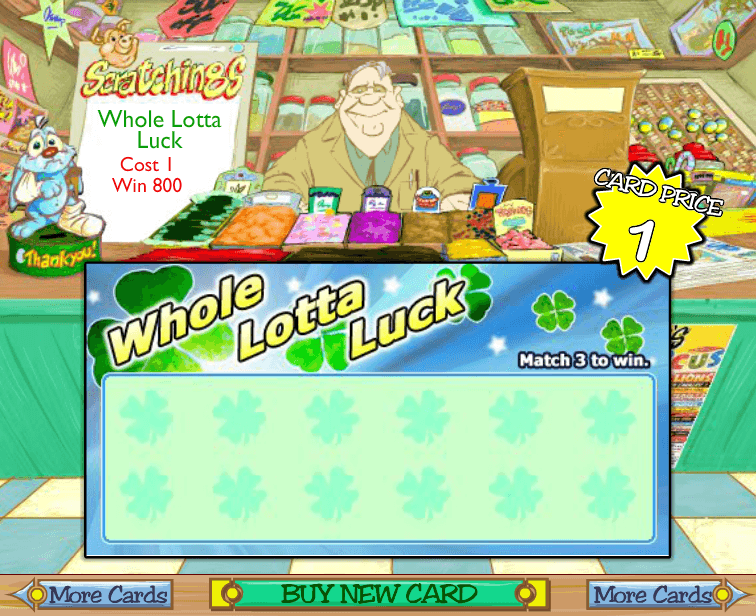The width and height of the screenshot is (756, 616).
Task: Buy a new scratch card
Action: click(x=378, y=593)
